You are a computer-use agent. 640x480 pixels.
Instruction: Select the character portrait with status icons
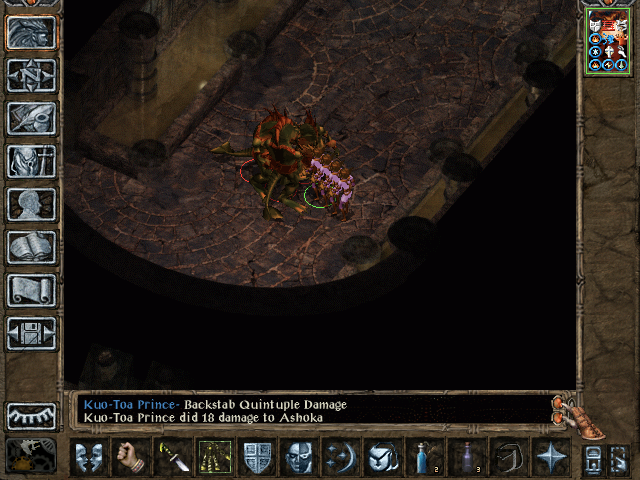[608, 41]
